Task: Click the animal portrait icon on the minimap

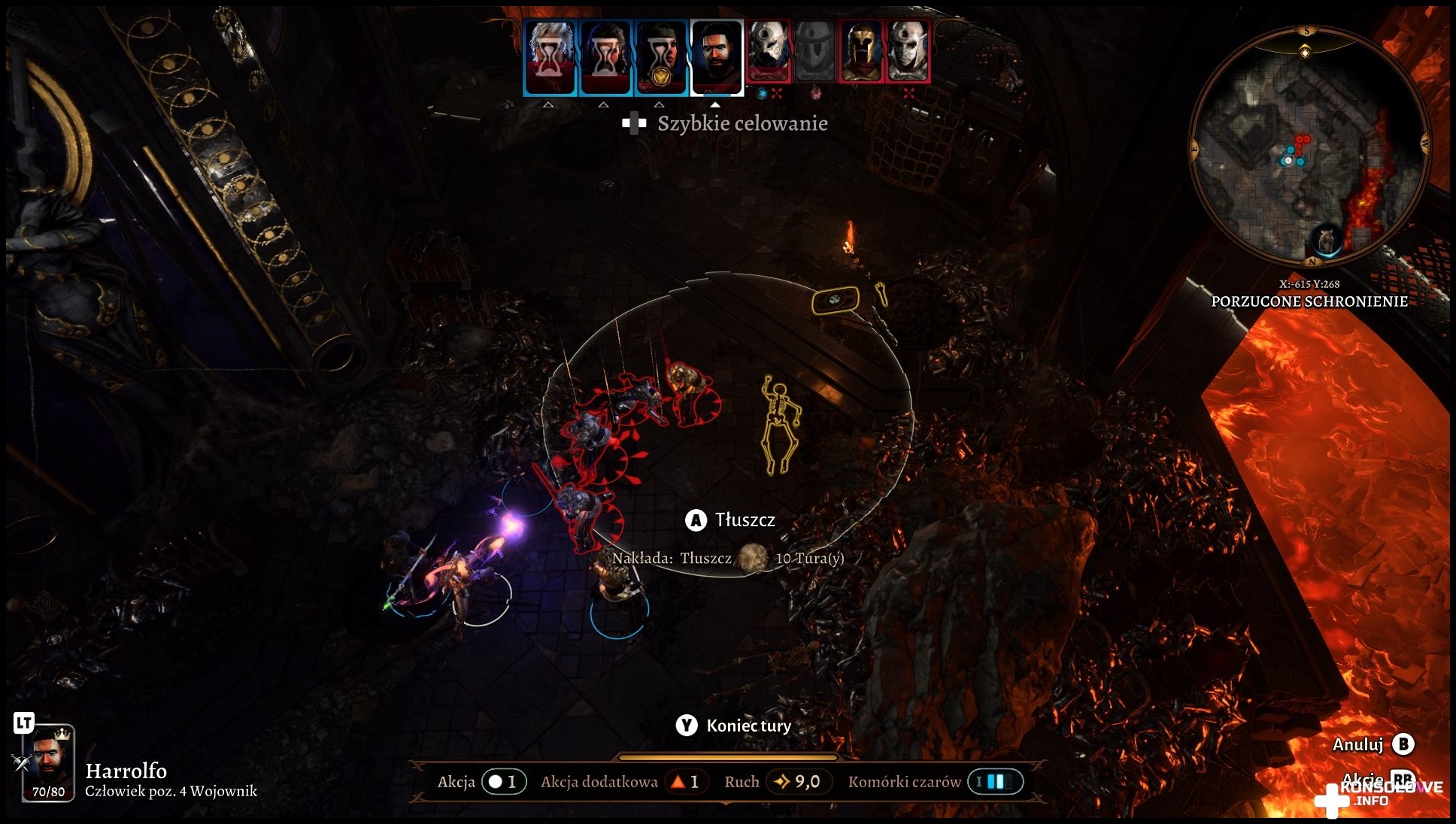Action: tap(1326, 241)
